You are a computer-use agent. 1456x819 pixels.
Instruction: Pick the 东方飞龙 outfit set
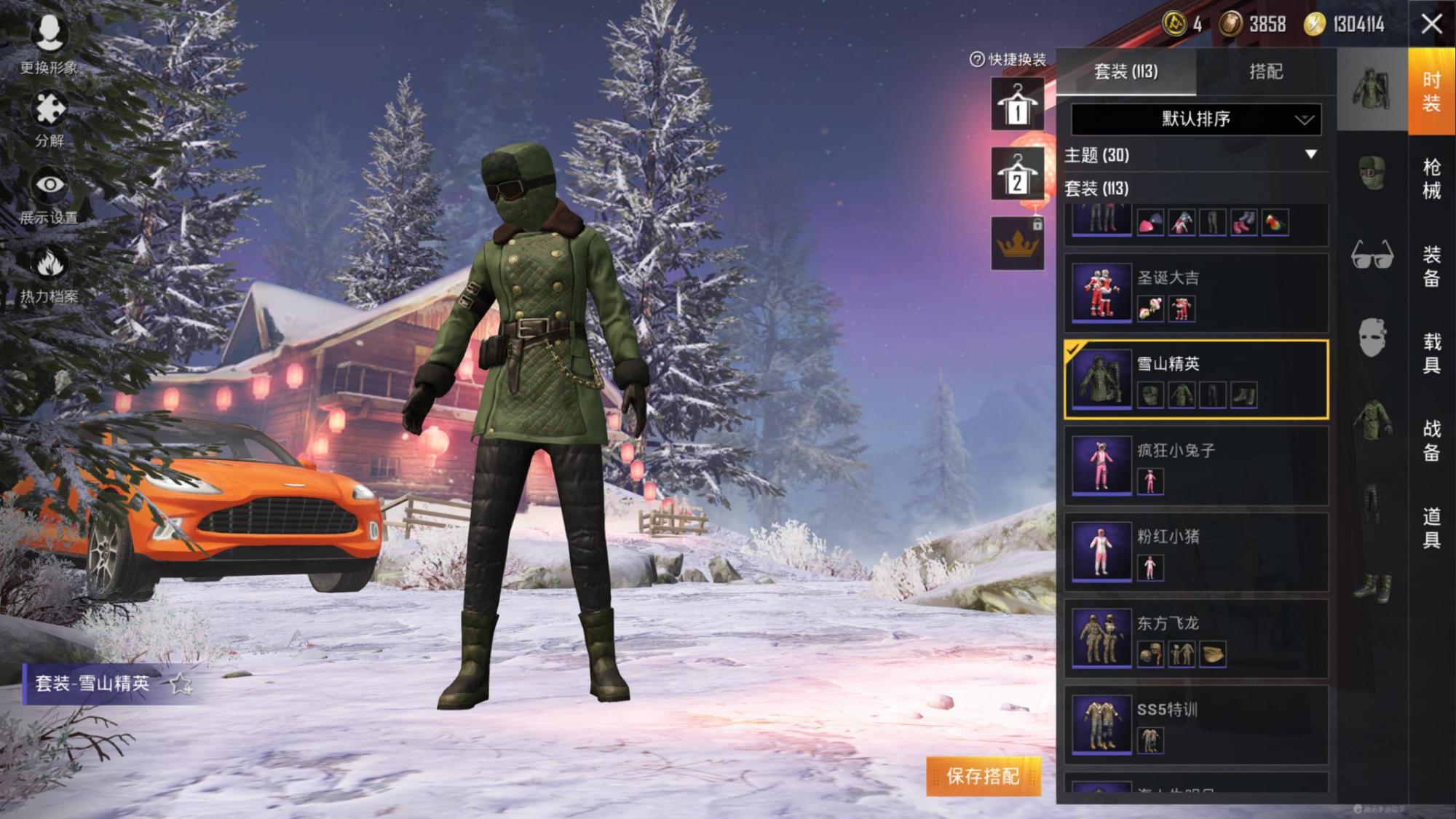(x=1195, y=638)
